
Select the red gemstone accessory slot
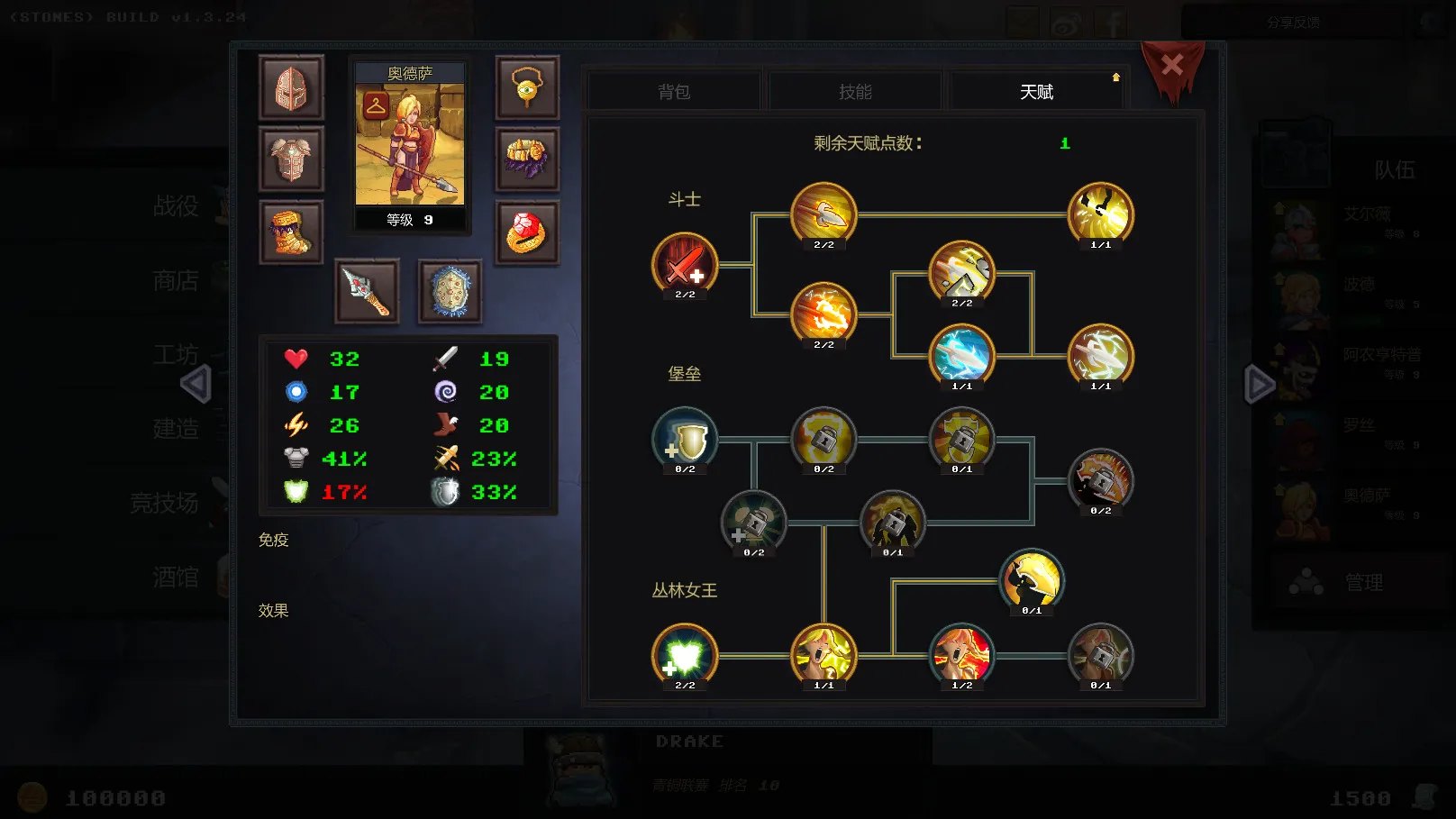coord(528,232)
